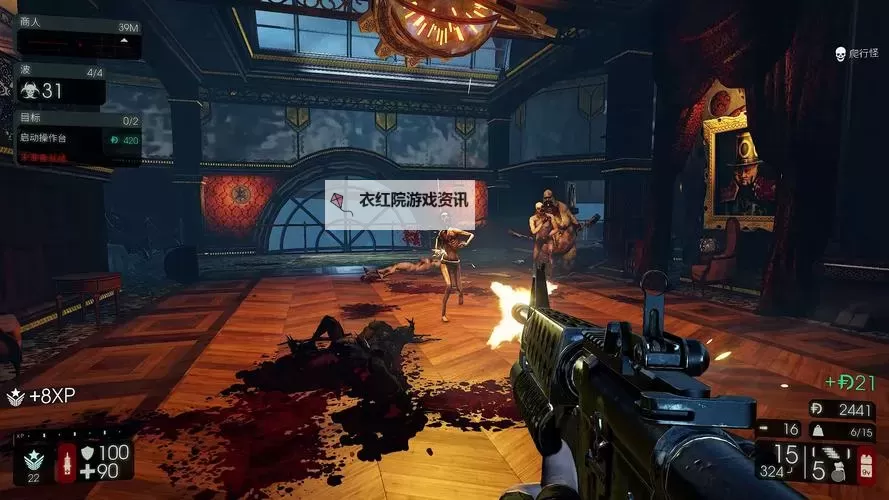Click the skull kill feed icon
The height and width of the screenshot is (500, 889).
840,54
